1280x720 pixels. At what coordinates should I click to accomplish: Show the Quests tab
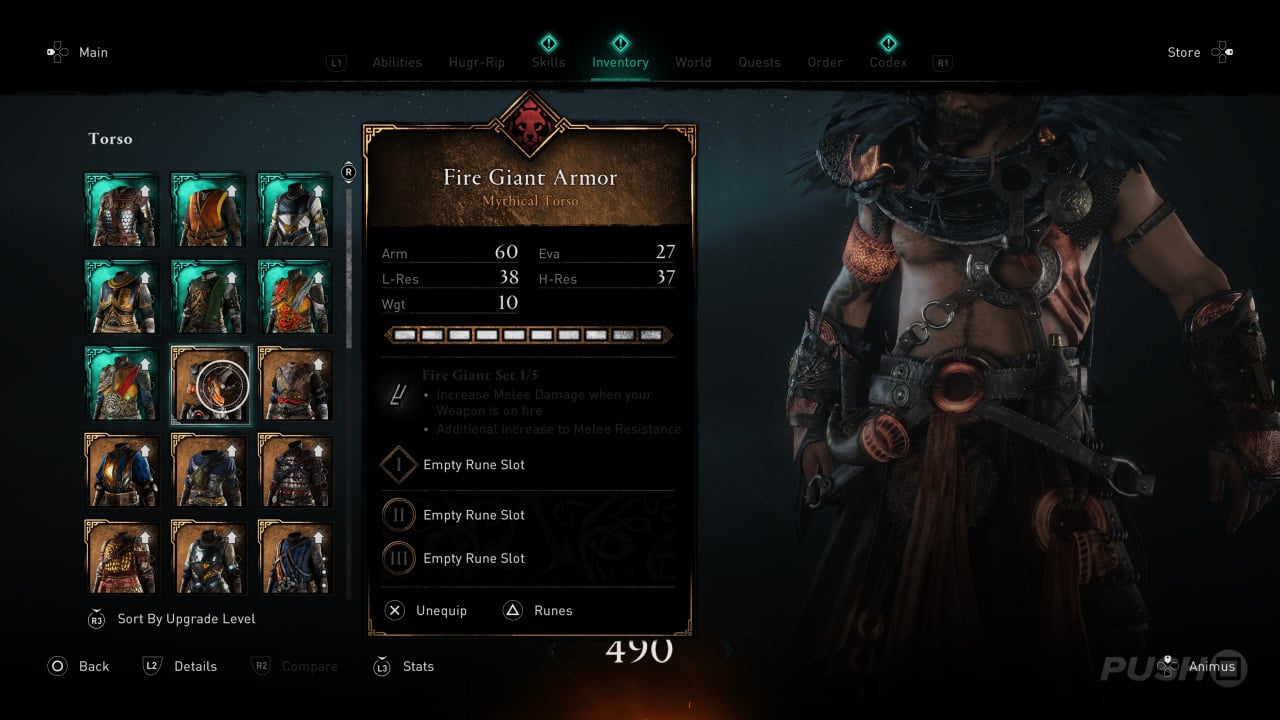coord(759,62)
